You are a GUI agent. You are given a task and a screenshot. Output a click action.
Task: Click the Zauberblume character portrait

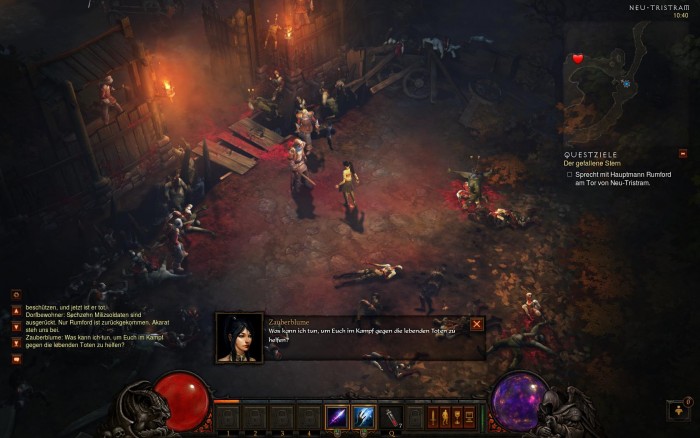pyautogui.click(x=239, y=337)
